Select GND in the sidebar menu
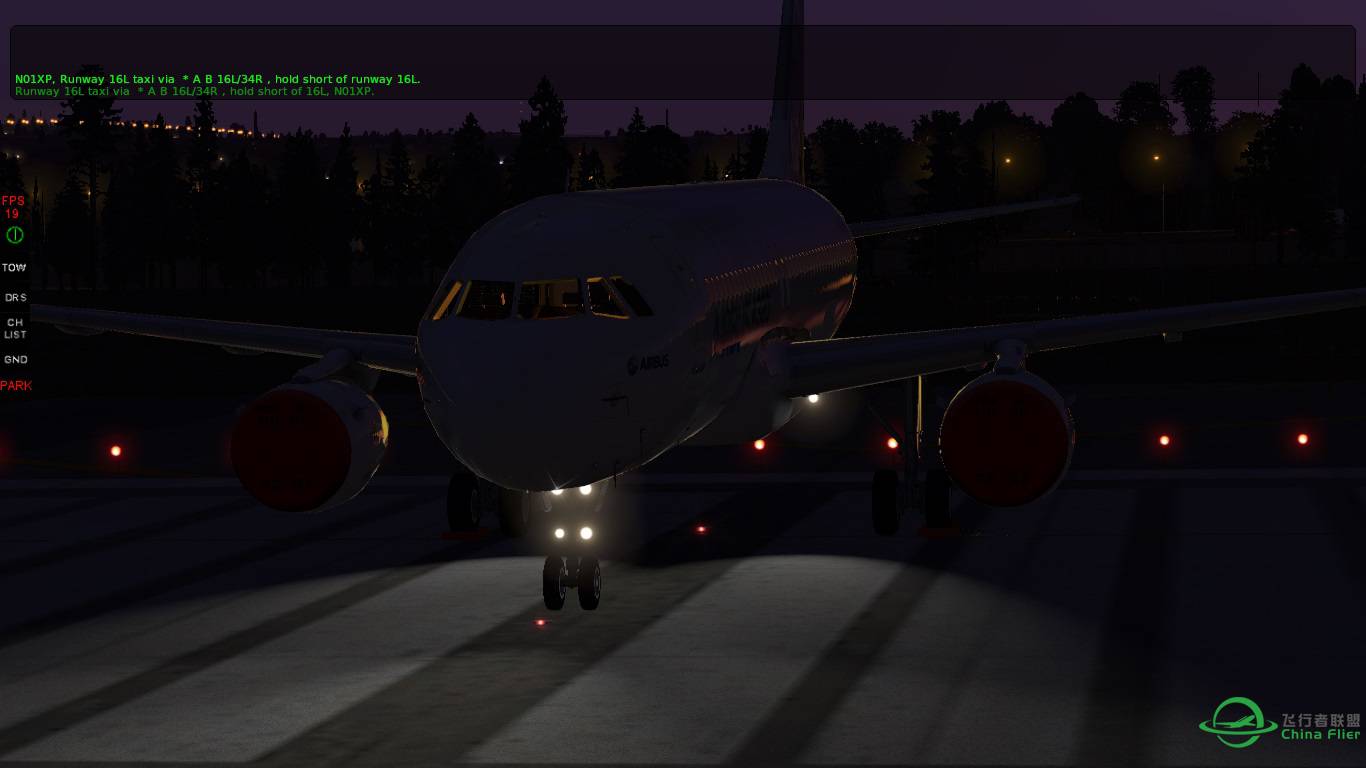1366x768 pixels. pyautogui.click(x=15, y=359)
